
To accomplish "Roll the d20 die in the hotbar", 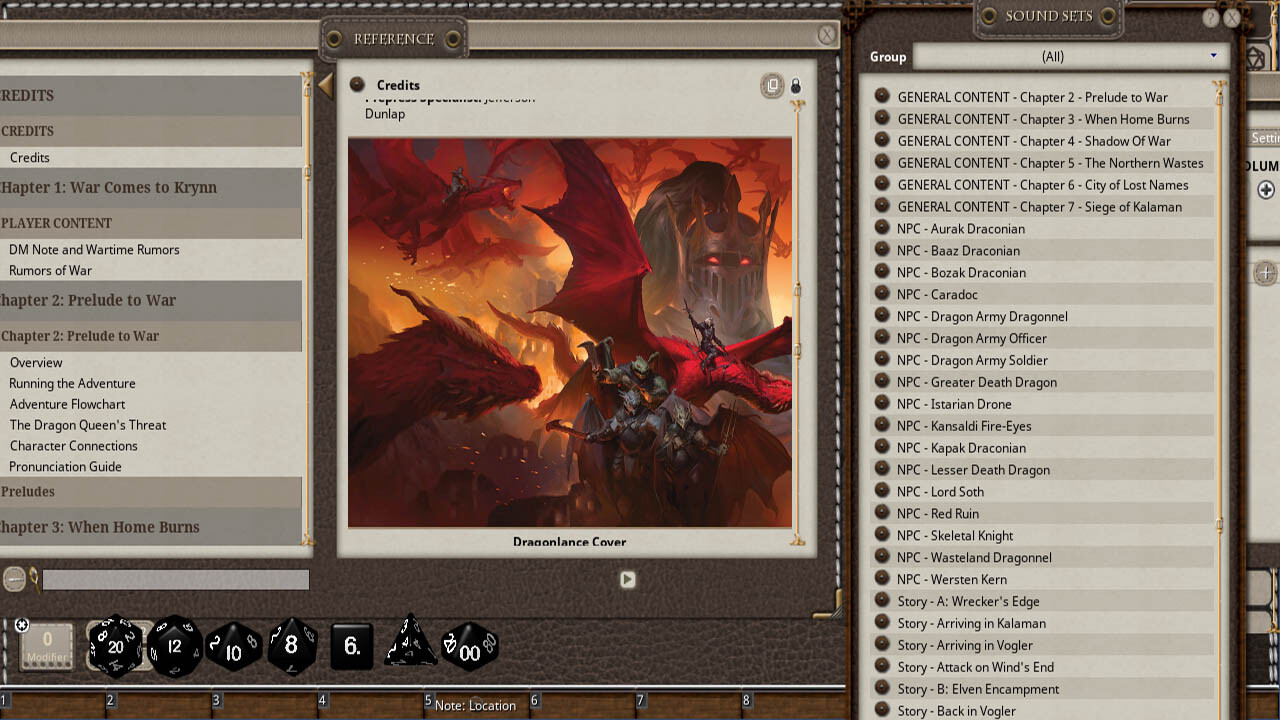I will tap(116, 647).
